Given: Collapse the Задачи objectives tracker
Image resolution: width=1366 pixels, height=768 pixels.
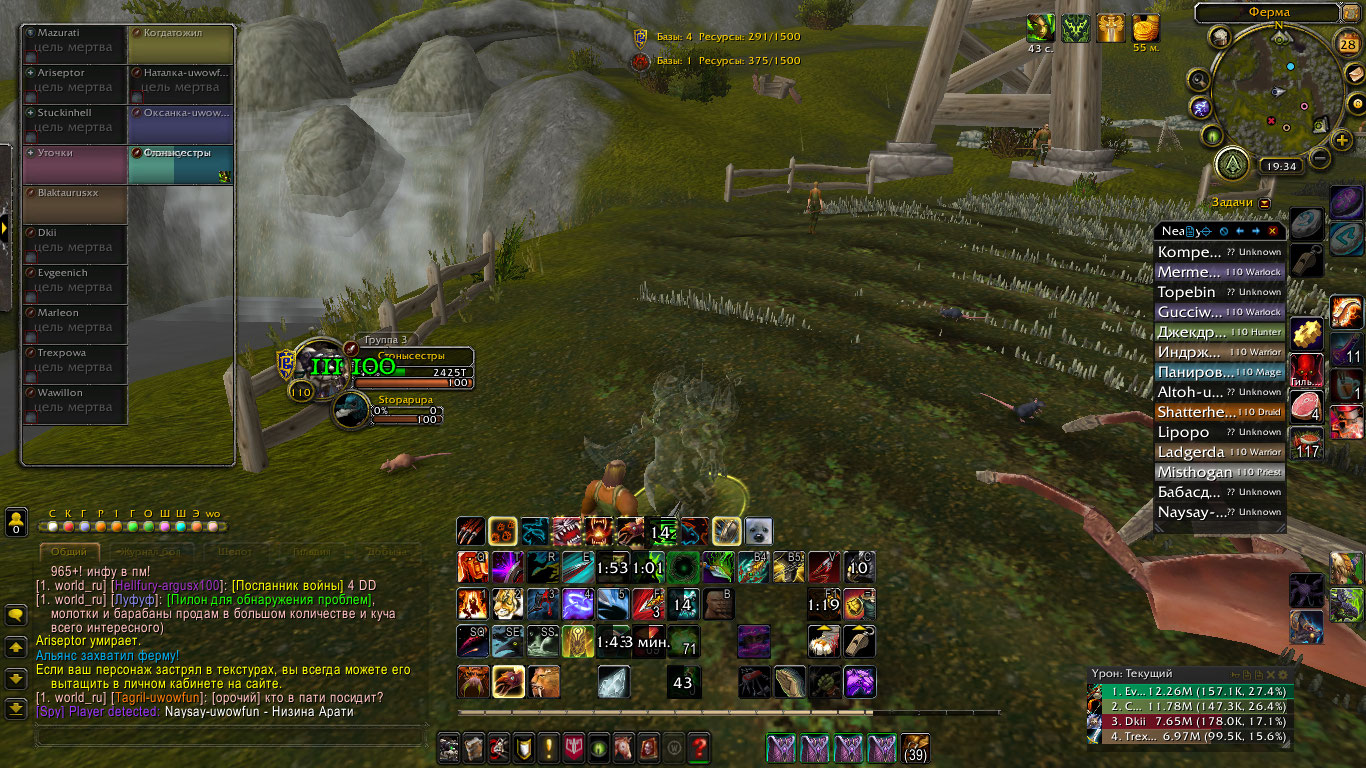Looking at the screenshot, I should (x=1265, y=203).
